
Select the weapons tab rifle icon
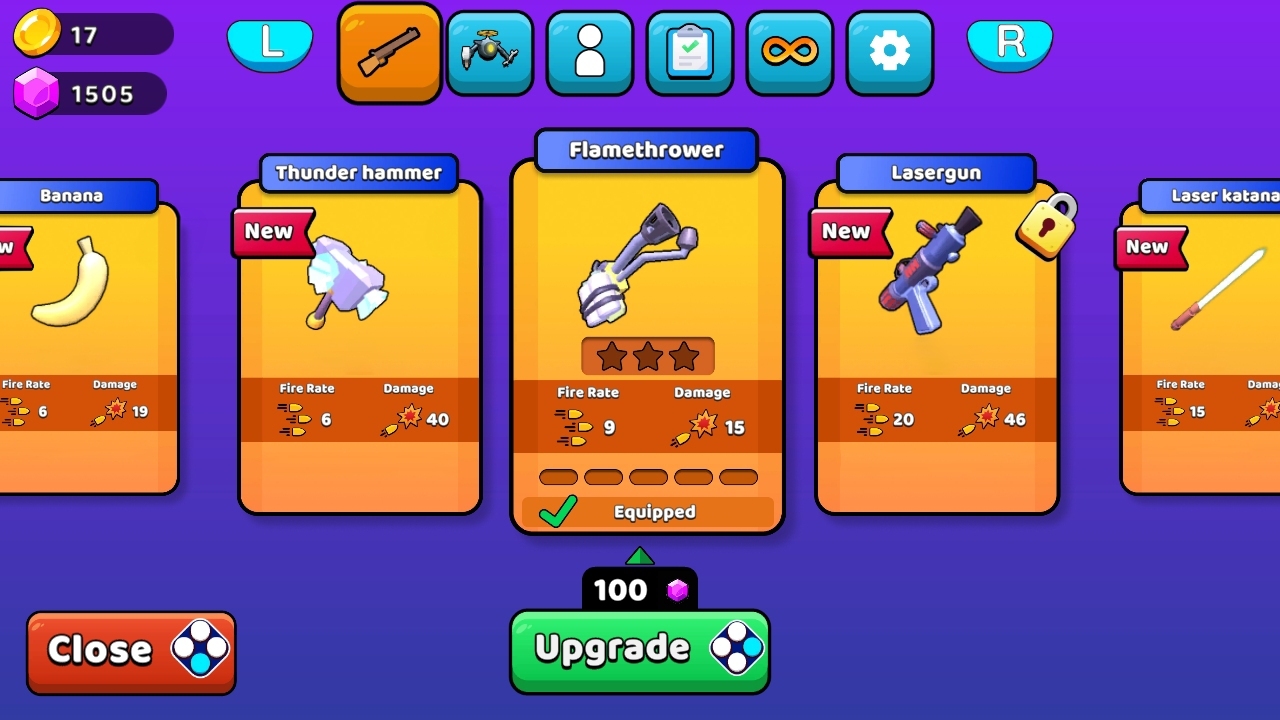389,52
